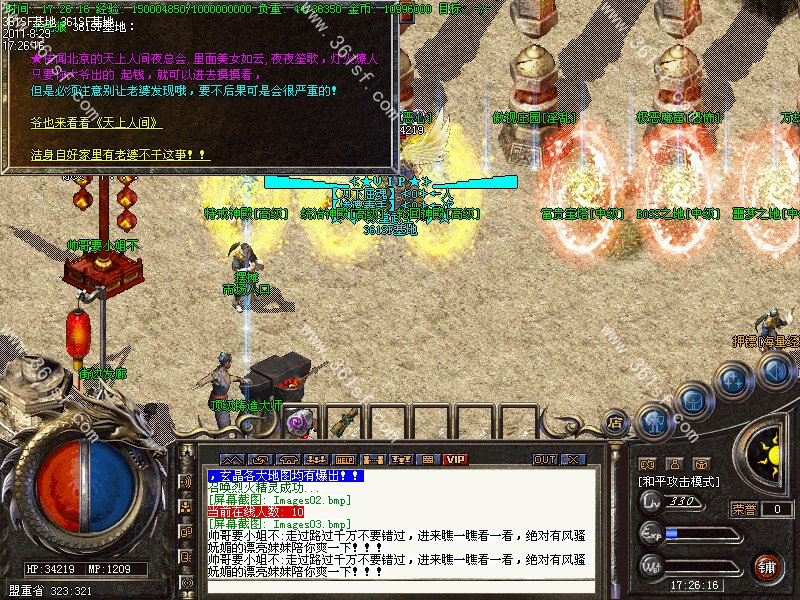
Task: Select the green scroll item in belt slot
Action: (x=347, y=420)
